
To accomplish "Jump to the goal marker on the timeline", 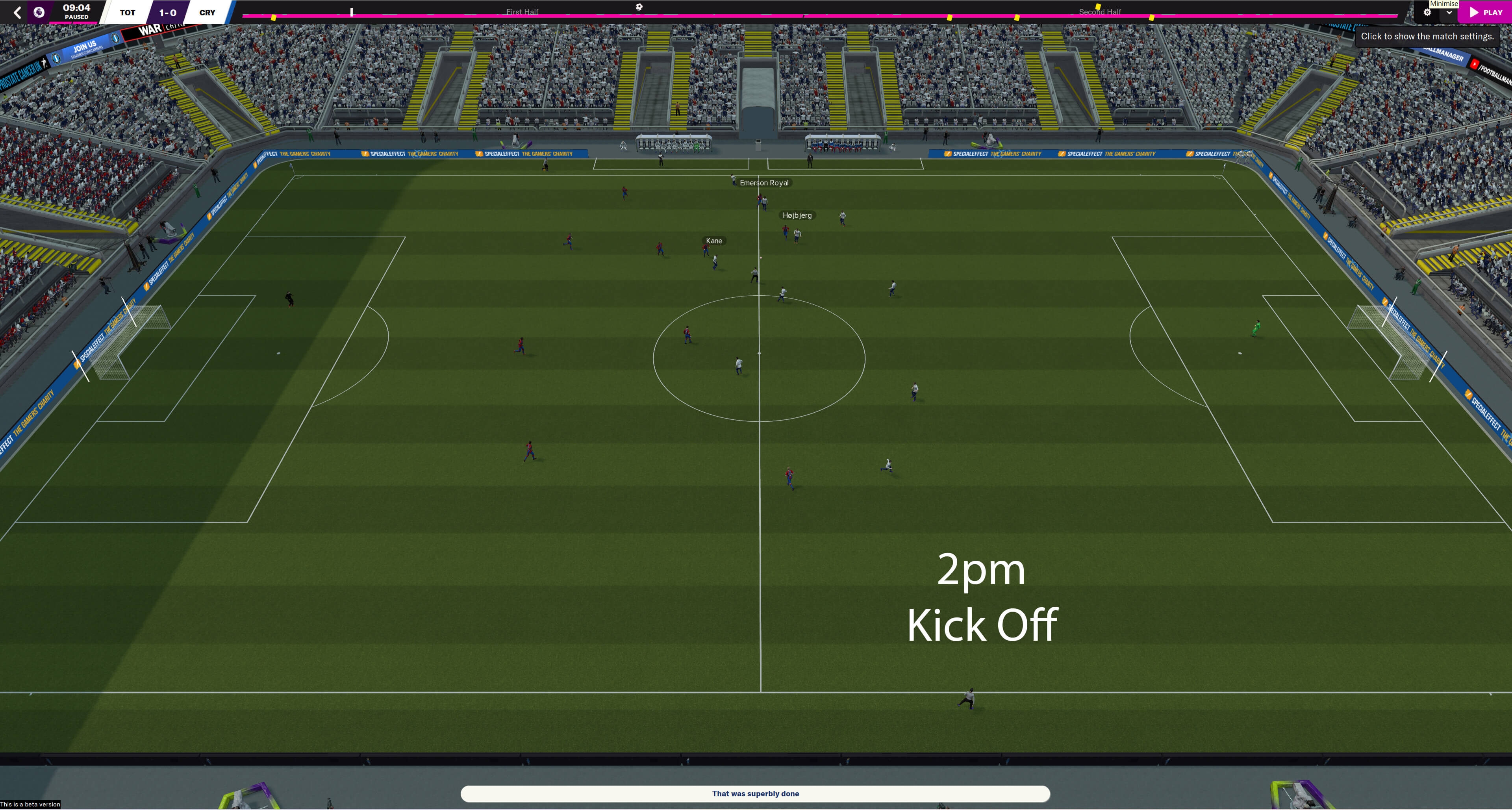I will tap(639, 7).
